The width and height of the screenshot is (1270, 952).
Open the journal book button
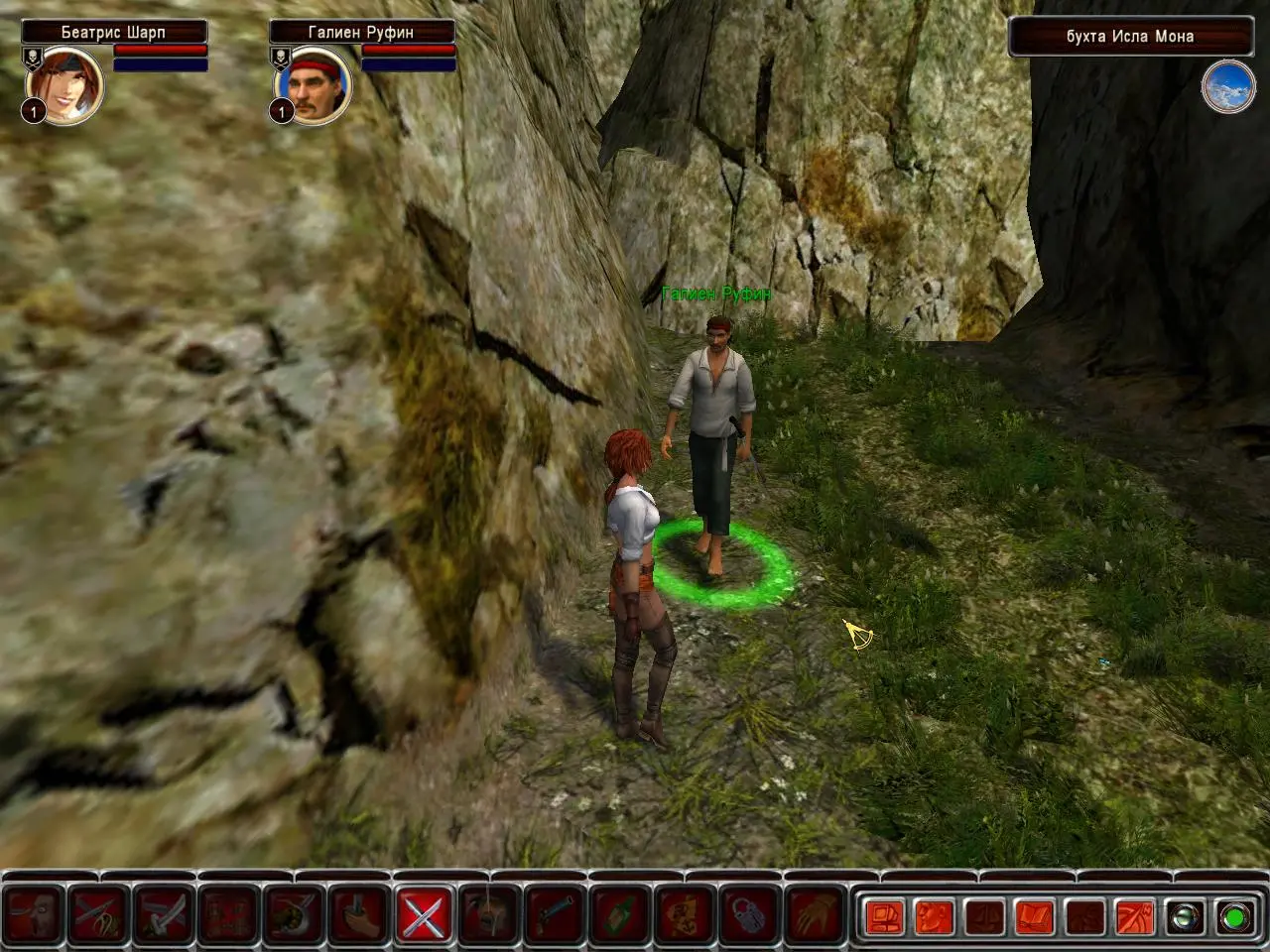click(x=1035, y=917)
